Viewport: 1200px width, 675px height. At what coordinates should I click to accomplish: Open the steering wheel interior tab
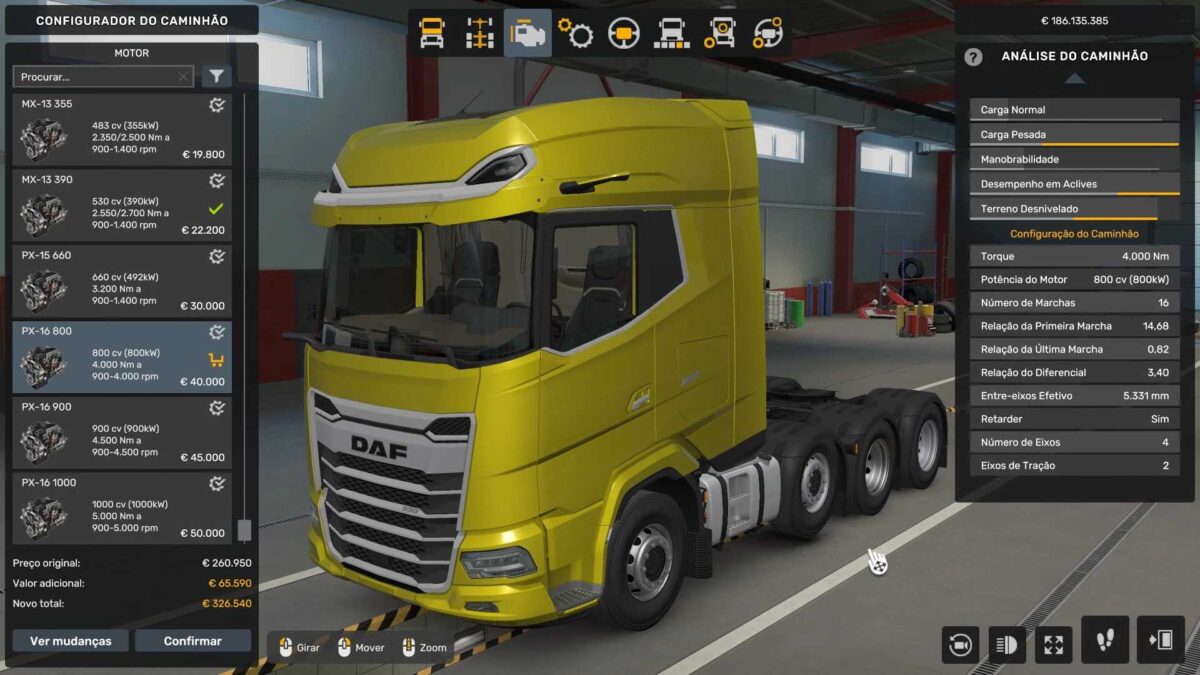[624, 33]
